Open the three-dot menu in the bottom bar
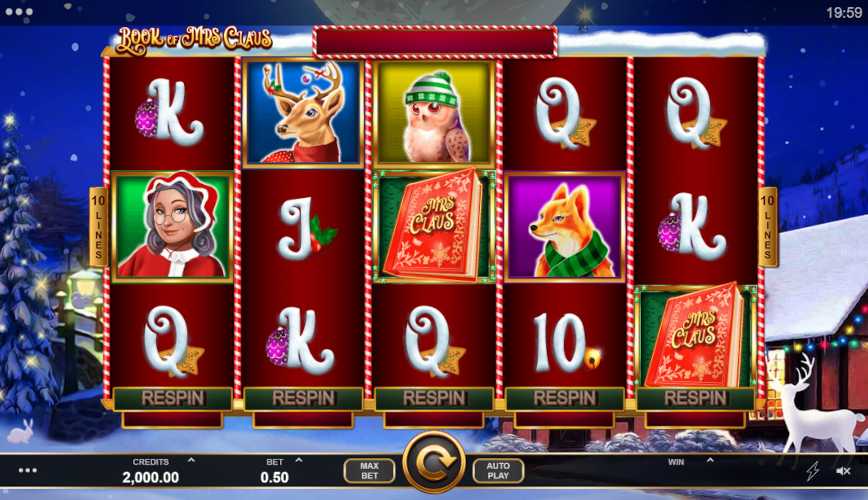The height and width of the screenshot is (500, 868). coord(27,470)
